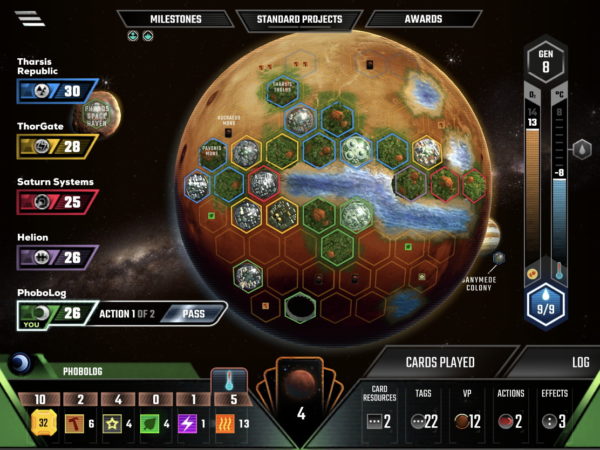Select the Tharsis Republic player panel
Screen dimensions: 600x450
[56, 91]
